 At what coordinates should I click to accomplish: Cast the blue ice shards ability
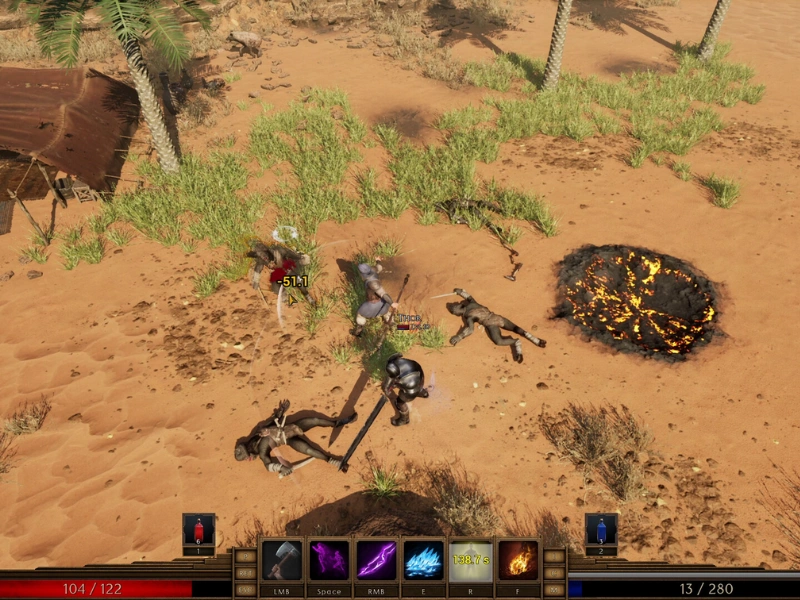click(423, 561)
